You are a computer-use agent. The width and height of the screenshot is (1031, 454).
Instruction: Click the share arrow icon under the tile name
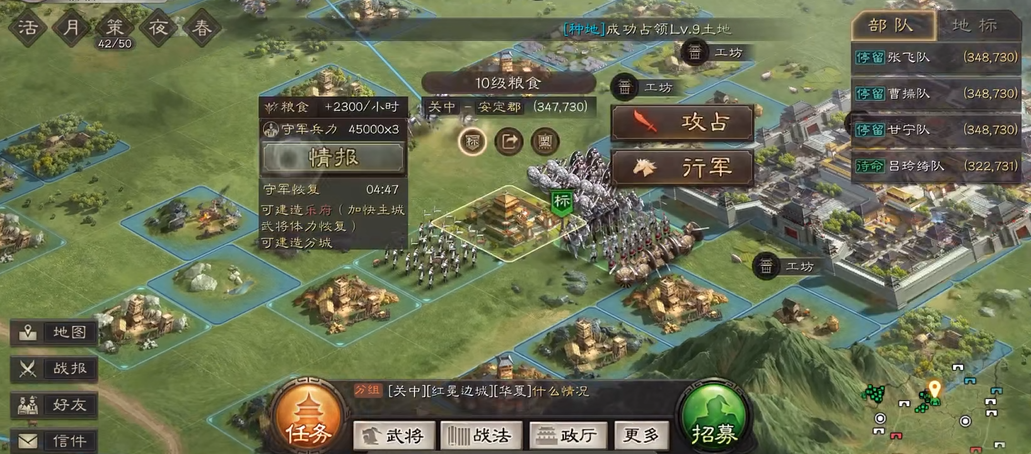tap(509, 141)
